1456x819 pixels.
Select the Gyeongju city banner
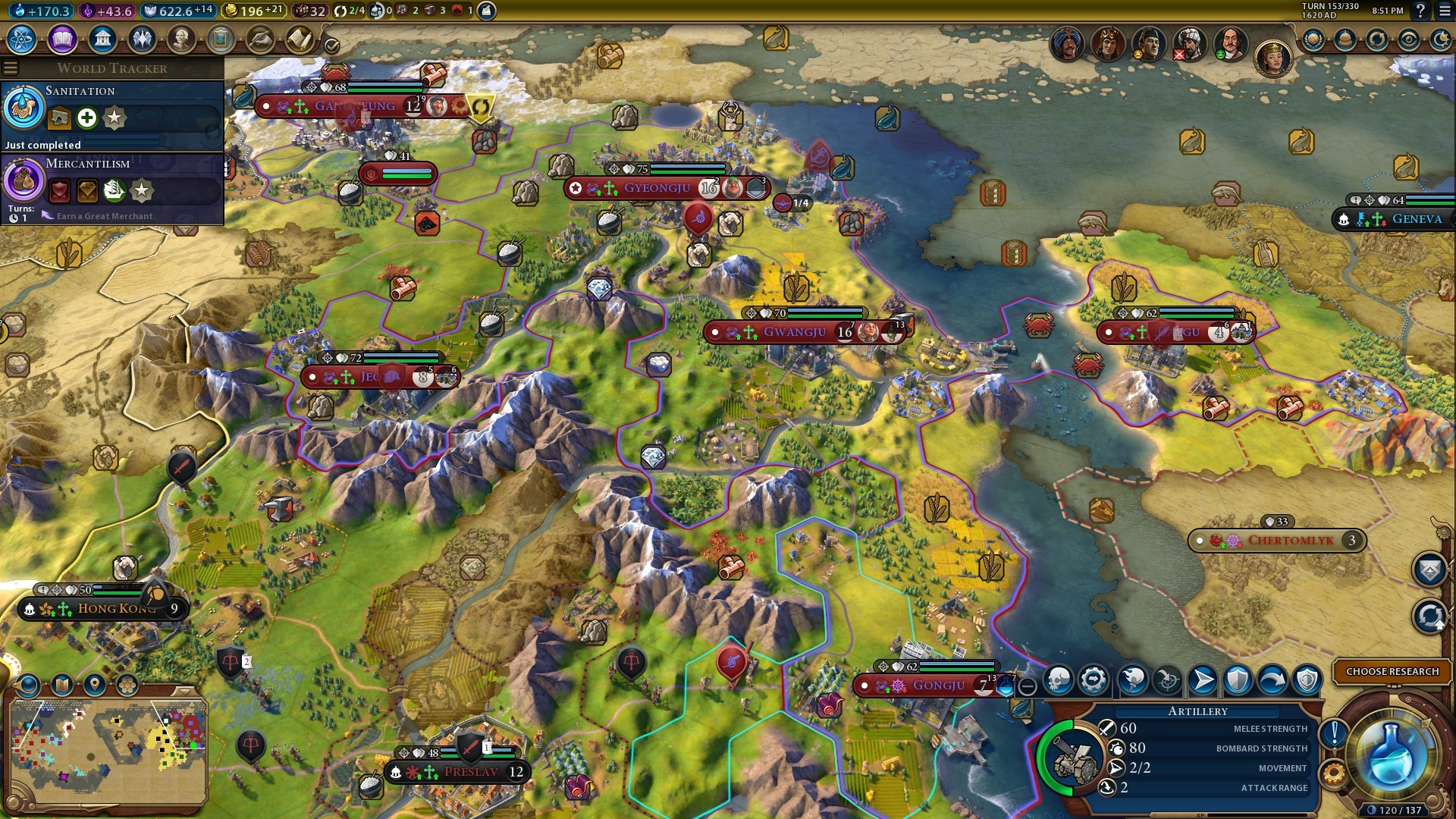tap(657, 188)
